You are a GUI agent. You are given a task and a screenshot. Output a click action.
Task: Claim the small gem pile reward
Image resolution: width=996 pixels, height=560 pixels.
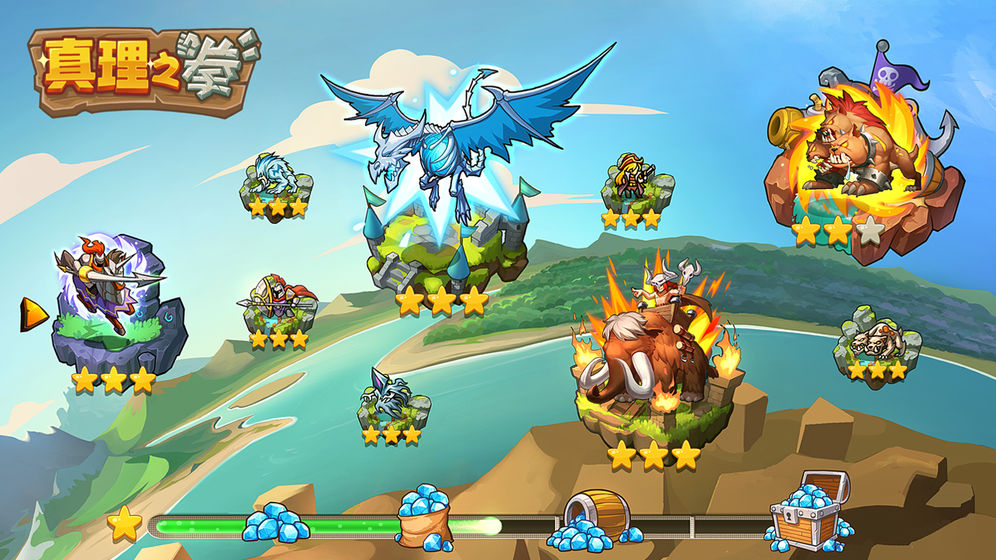click(x=274, y=522)
